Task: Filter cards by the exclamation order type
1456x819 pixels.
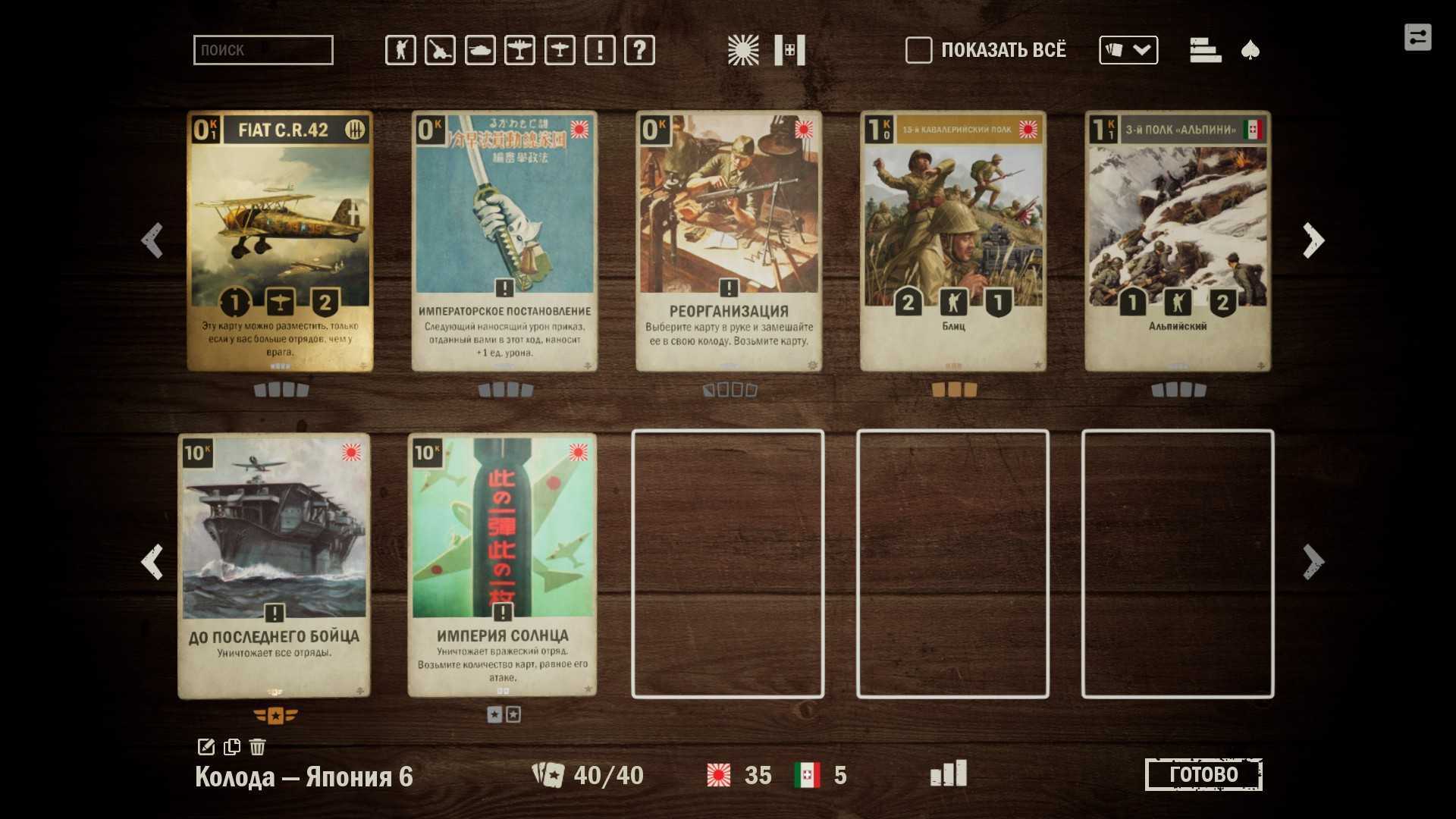Action: pos(600,50)
